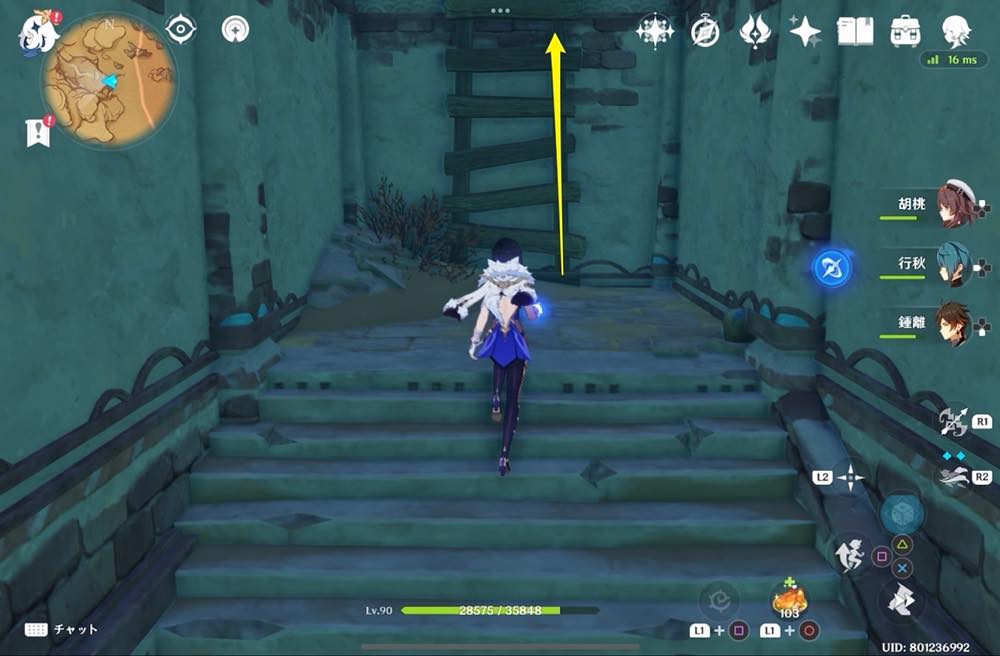Open the map from the minimap
The image size is (1000, 656).
tap(108, 80)
